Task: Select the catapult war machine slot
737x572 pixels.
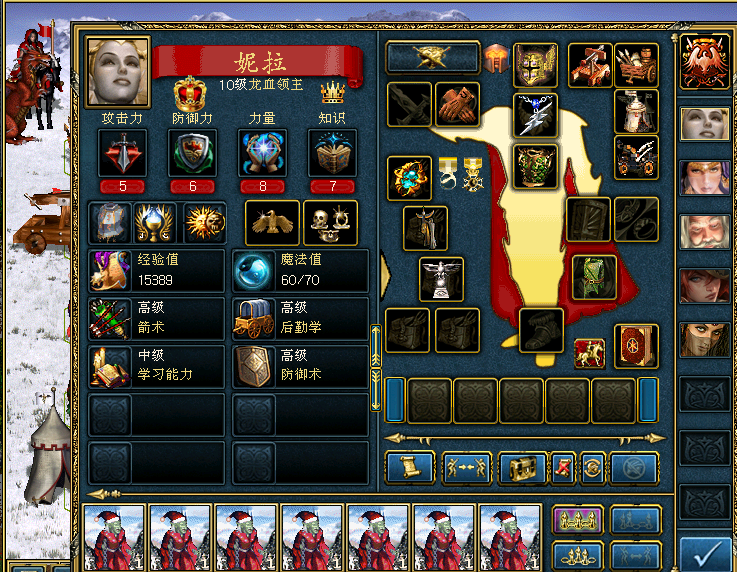Action: click(x=636, y=157)
